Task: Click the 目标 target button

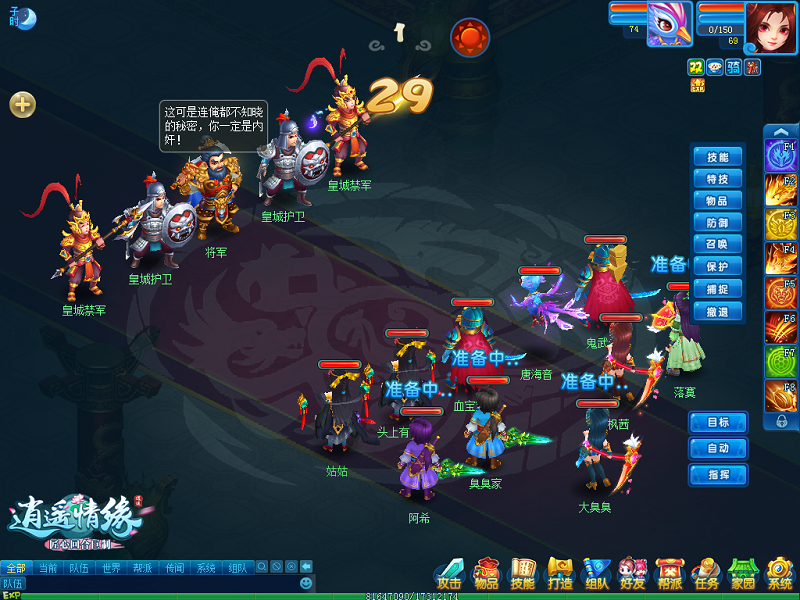Action: 717,422
